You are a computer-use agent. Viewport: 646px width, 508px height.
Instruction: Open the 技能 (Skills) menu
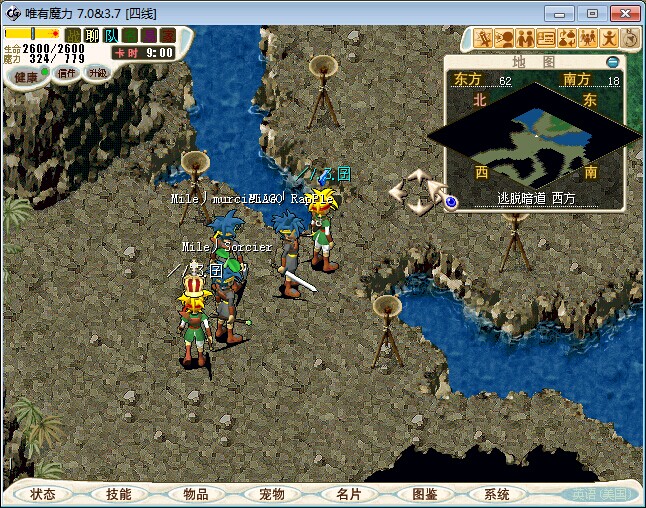(x=119, y=494)
